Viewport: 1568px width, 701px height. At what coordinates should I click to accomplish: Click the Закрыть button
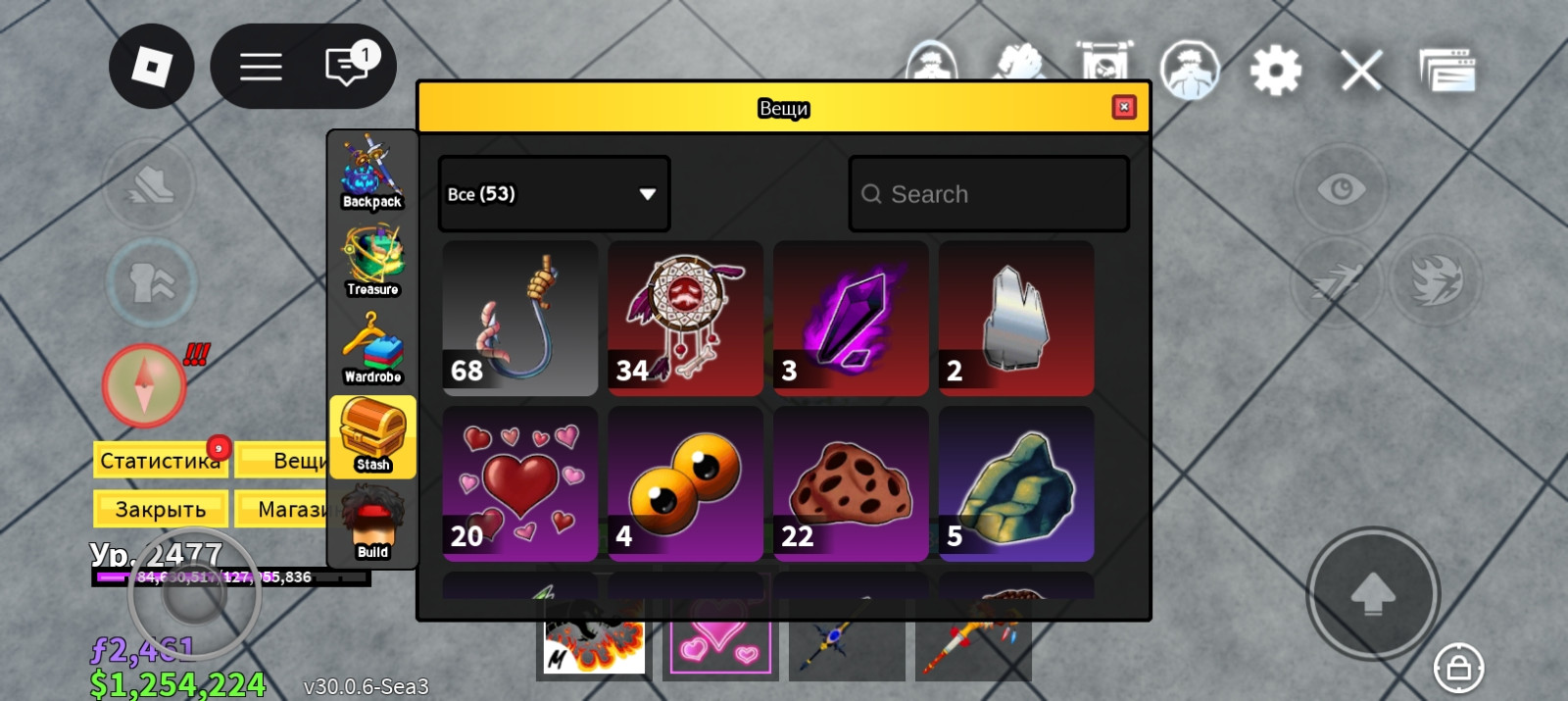160,509
